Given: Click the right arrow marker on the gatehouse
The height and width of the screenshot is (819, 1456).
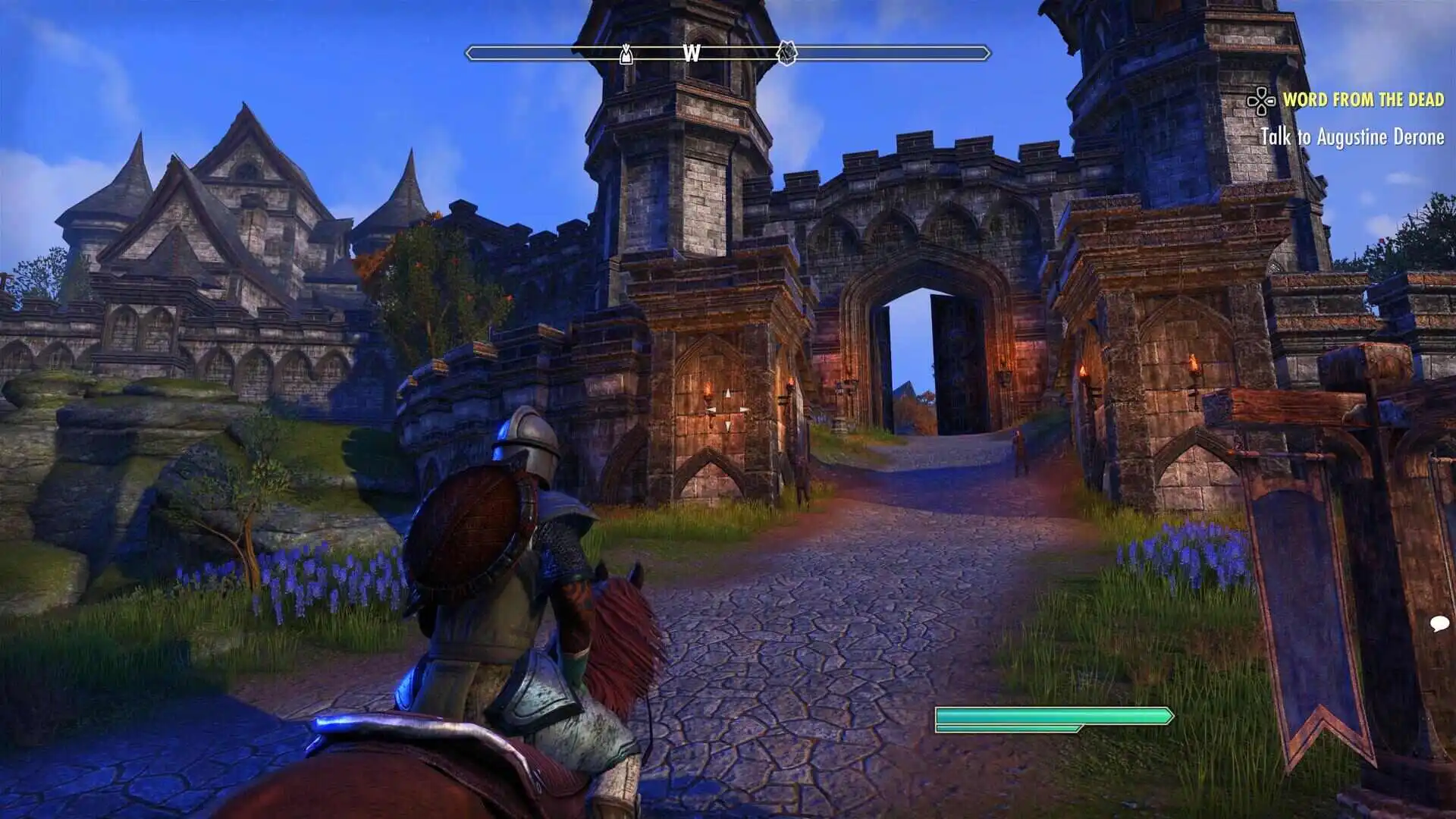Looking at the screenshot, I should click(744, 409).
